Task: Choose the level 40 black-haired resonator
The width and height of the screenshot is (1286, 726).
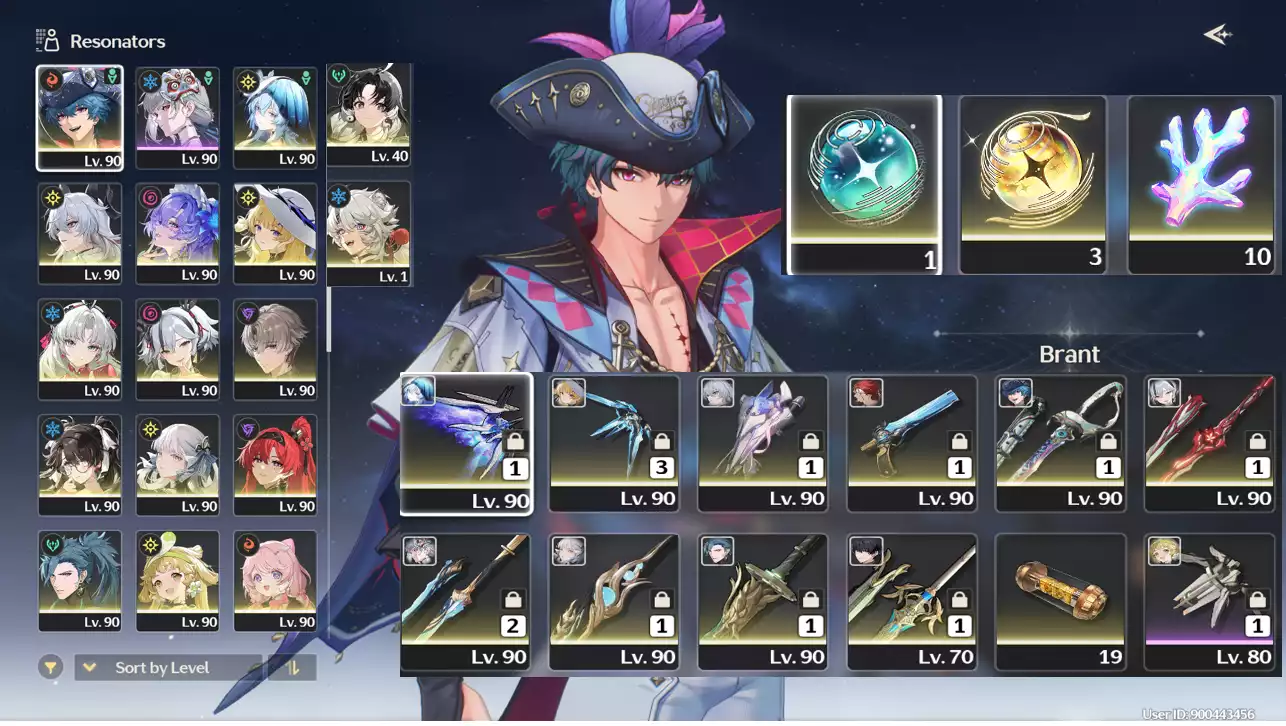Action: click(368, 114)
